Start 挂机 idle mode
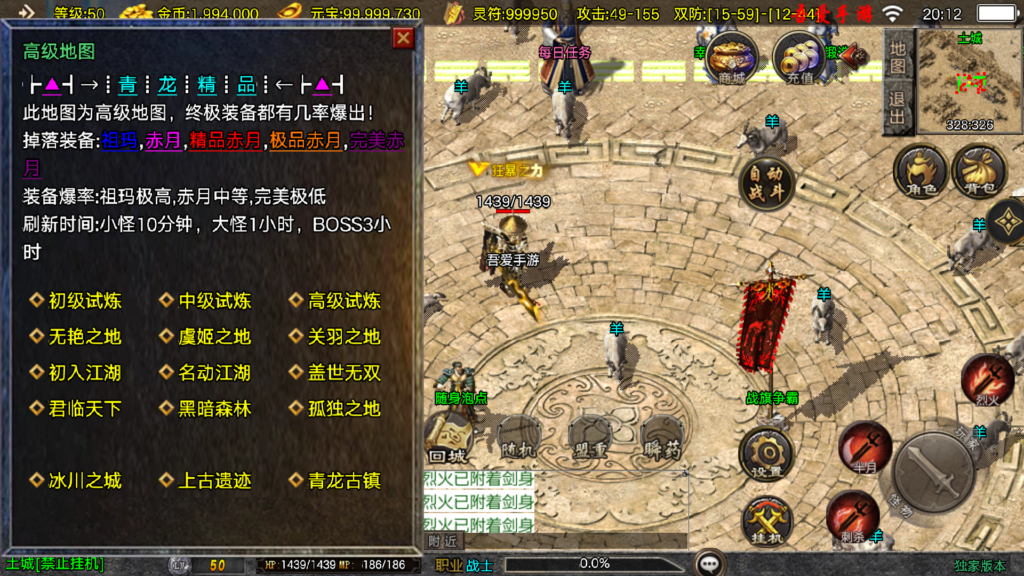The width and height of the screenshot is (1024, 576). tap(766, 522)
